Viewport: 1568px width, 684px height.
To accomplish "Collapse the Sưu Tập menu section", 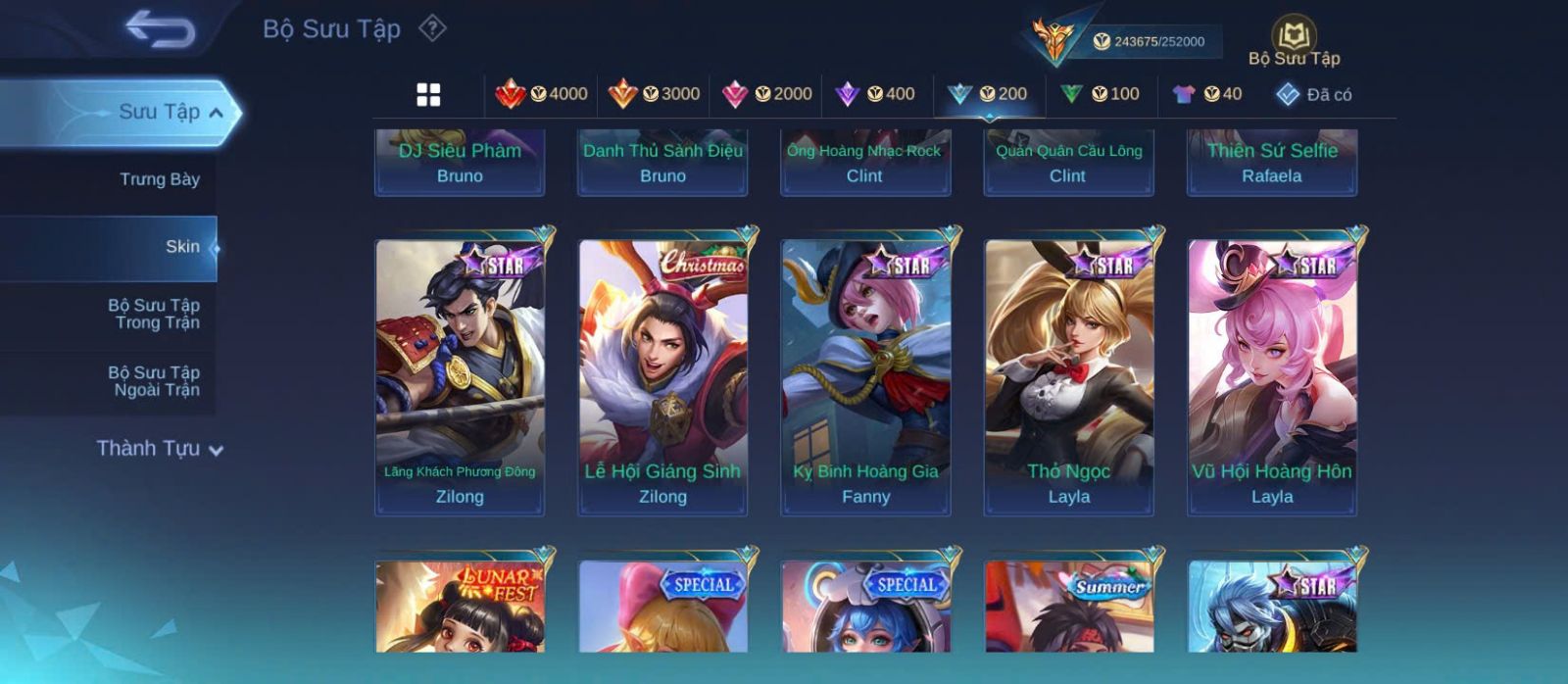I will (x=216, y=113).
